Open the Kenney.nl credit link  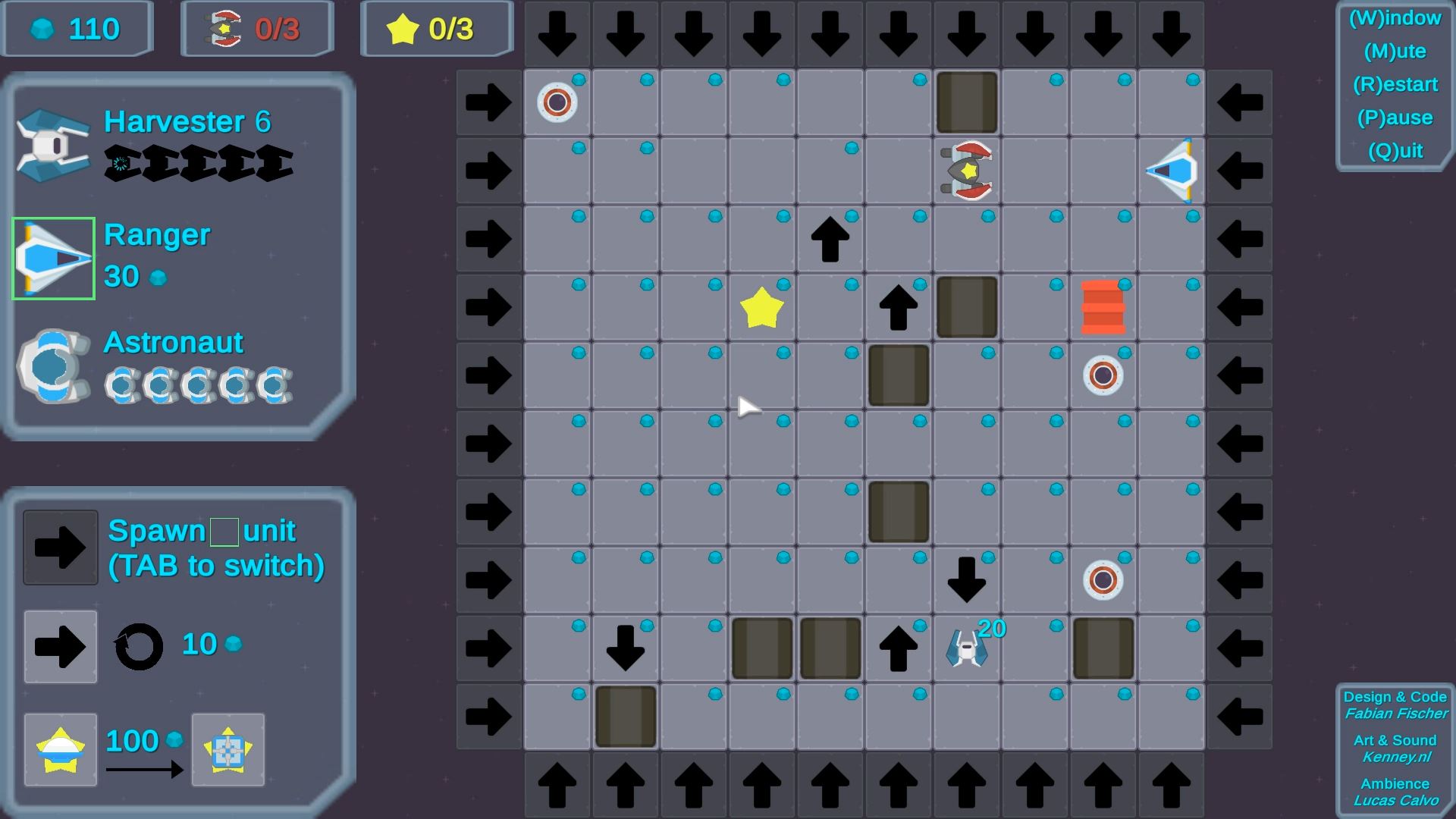tap(1395, 757)
